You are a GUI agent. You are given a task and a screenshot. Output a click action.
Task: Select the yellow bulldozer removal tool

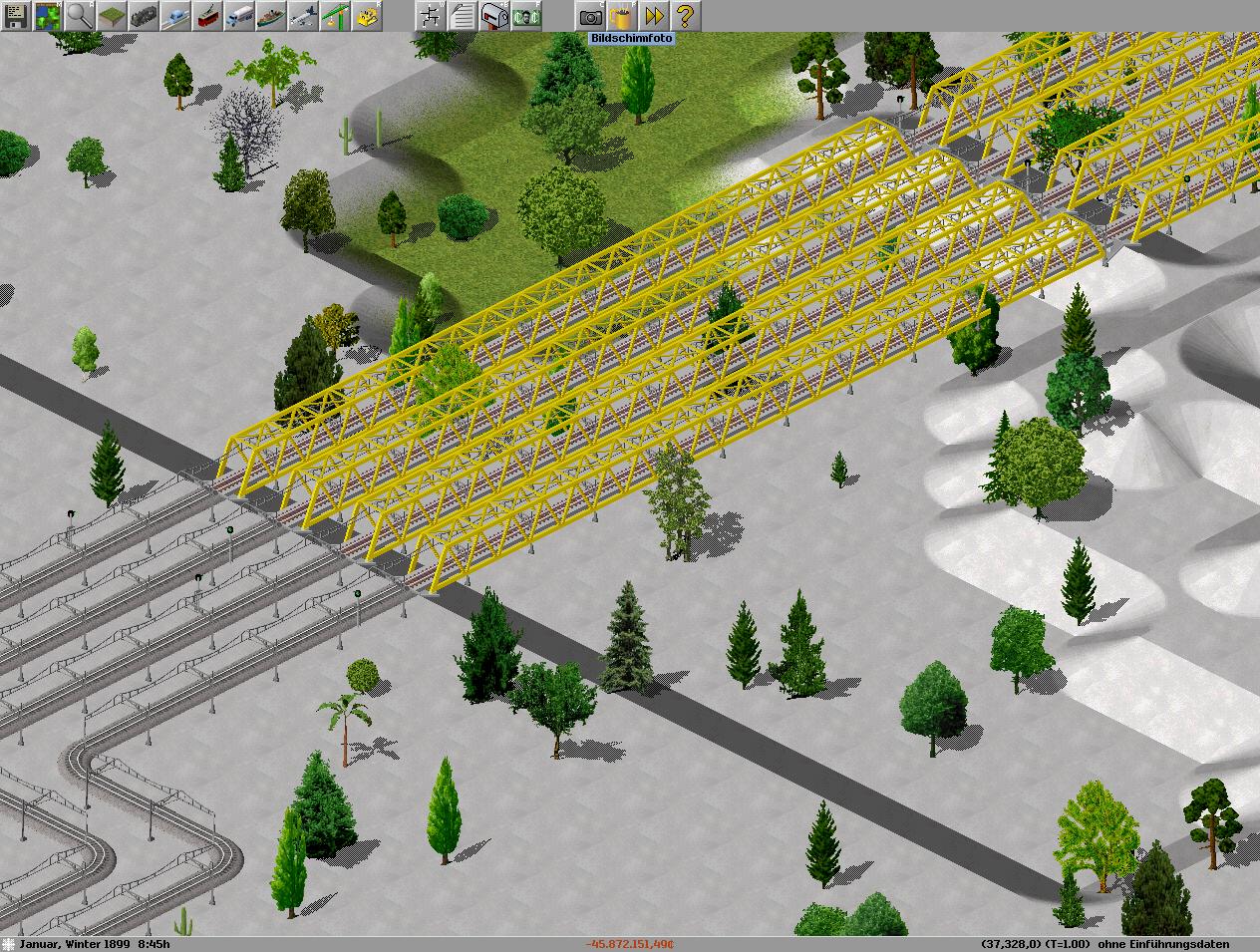point(367,15)
